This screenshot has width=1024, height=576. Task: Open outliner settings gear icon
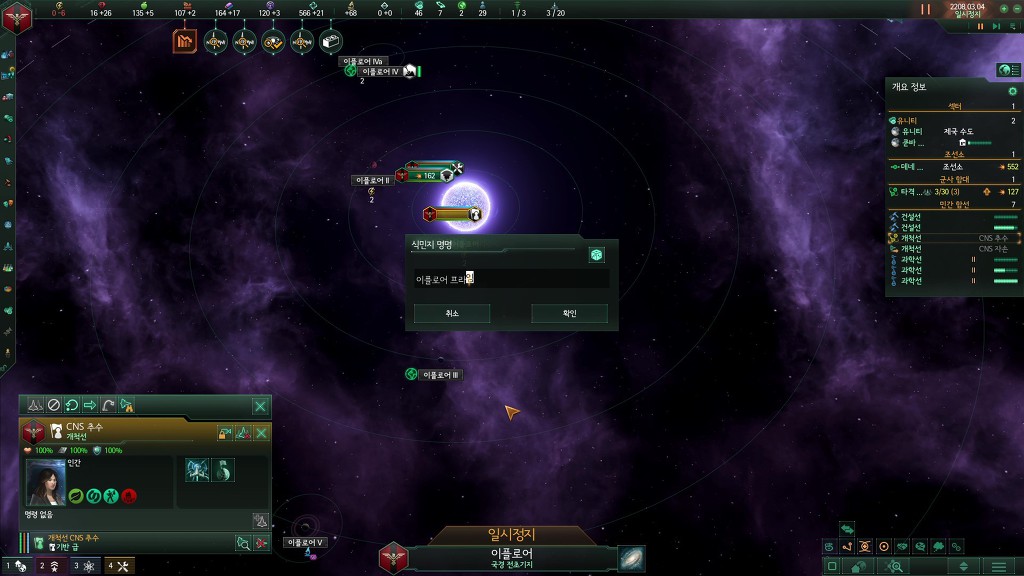coord(1012,91)
